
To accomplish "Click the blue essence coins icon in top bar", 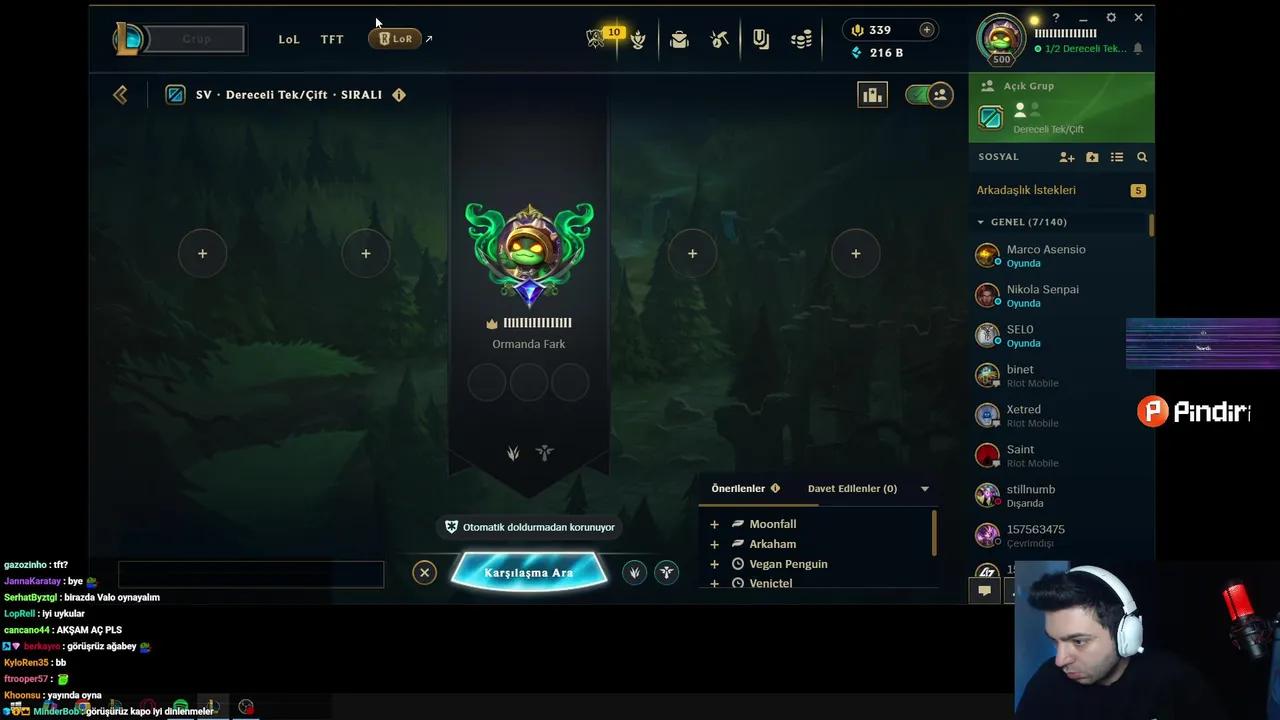I will click(x=800, y=37).
